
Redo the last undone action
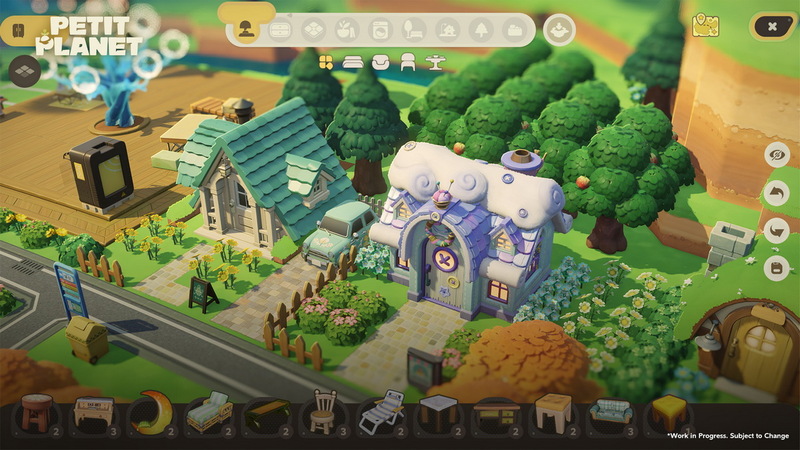click(776, 230)
